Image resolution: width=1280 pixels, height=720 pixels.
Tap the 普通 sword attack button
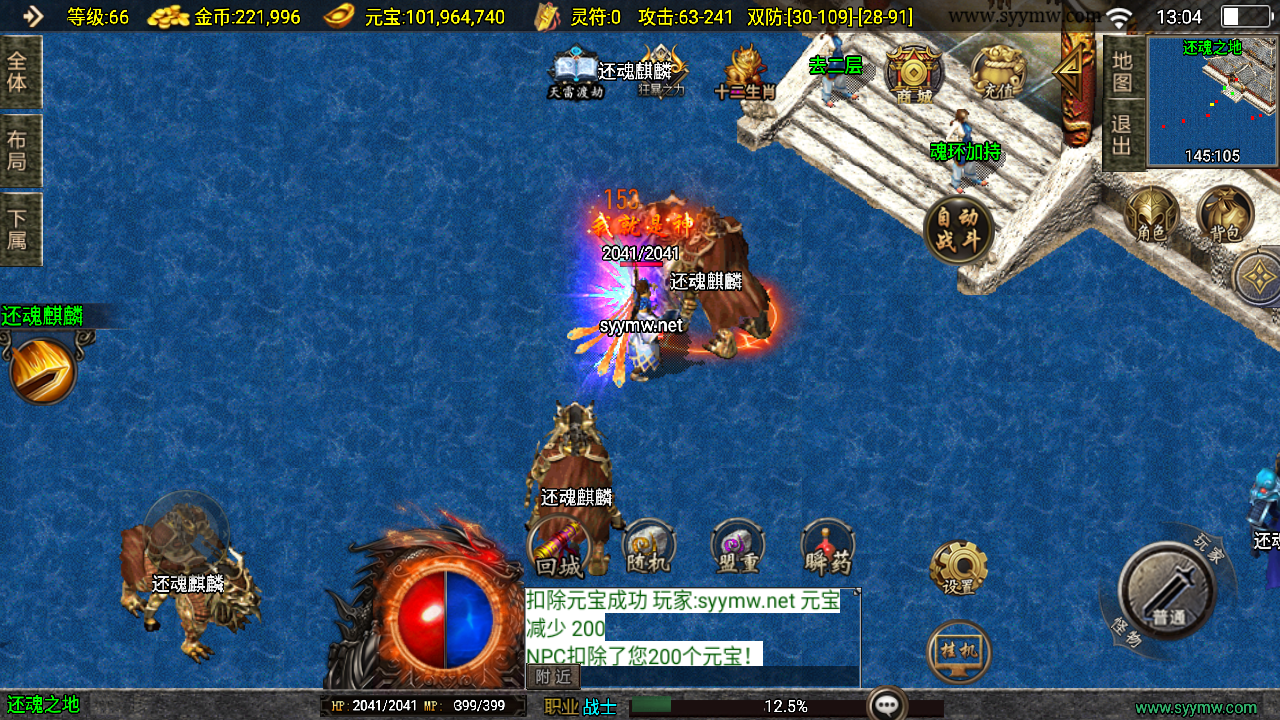1167,590
